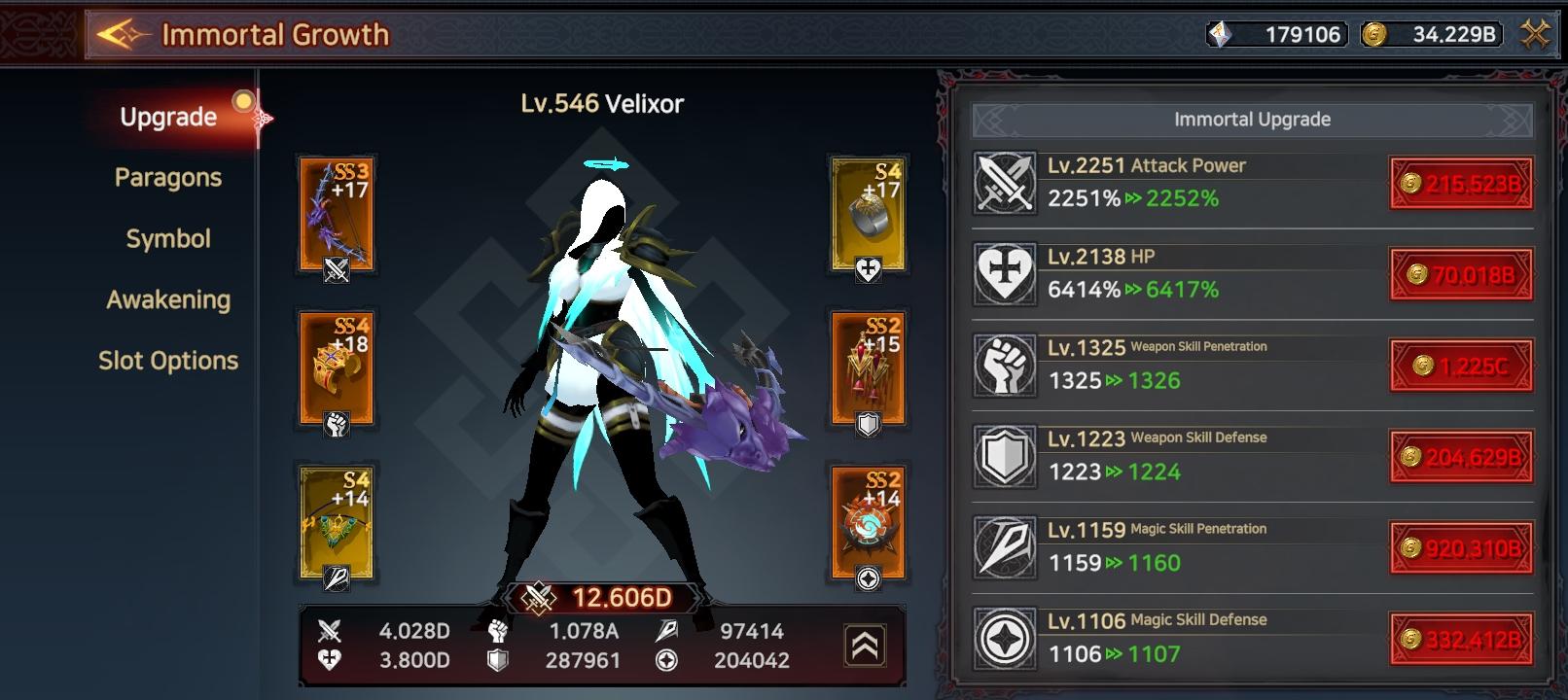Select the SS2 +15 armor slot
Image resolution: width=1568 pixels, height=700 pixels.
(x=869, y=369)
